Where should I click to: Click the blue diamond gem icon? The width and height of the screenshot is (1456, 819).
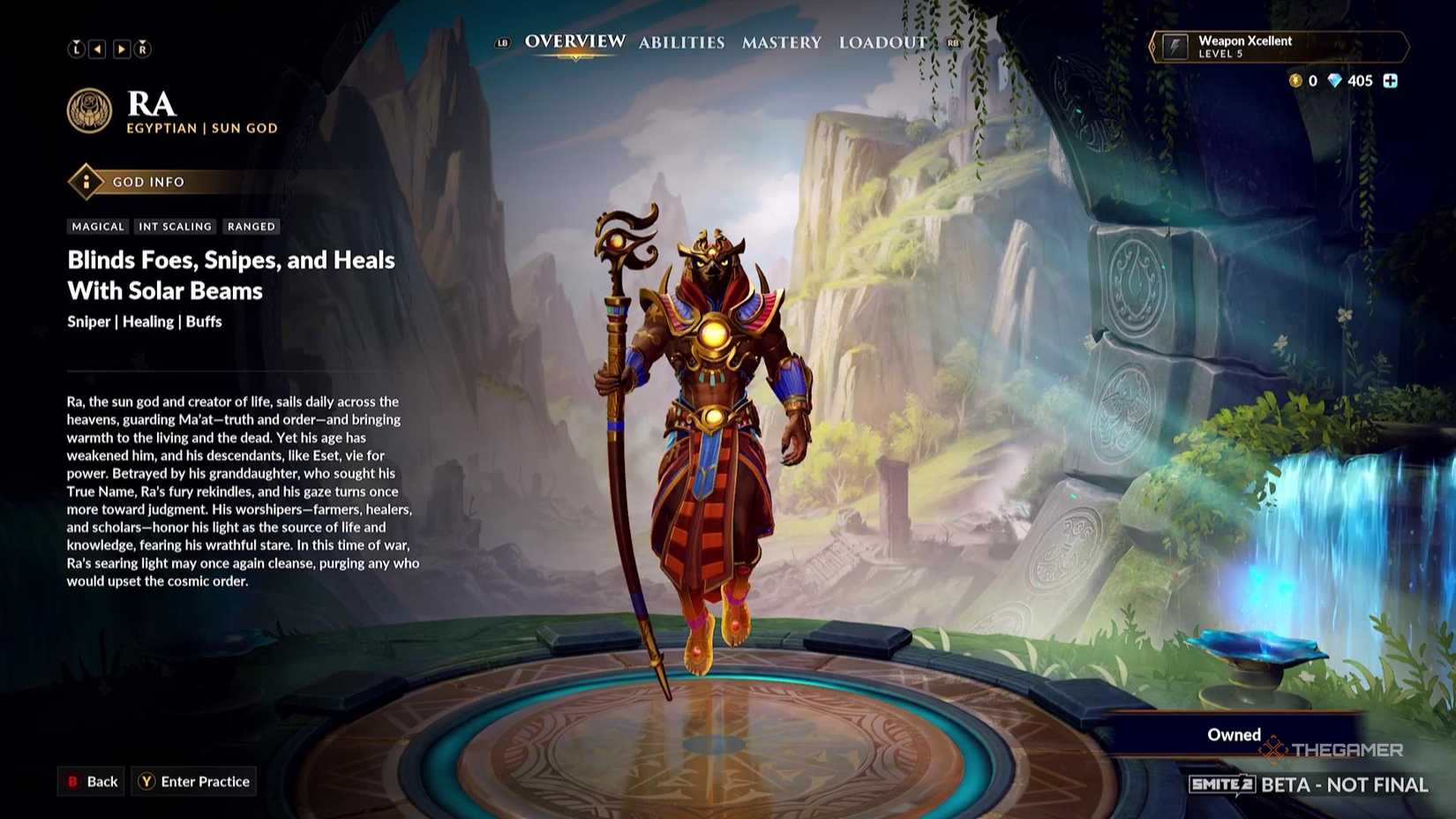coord(1332,80)
